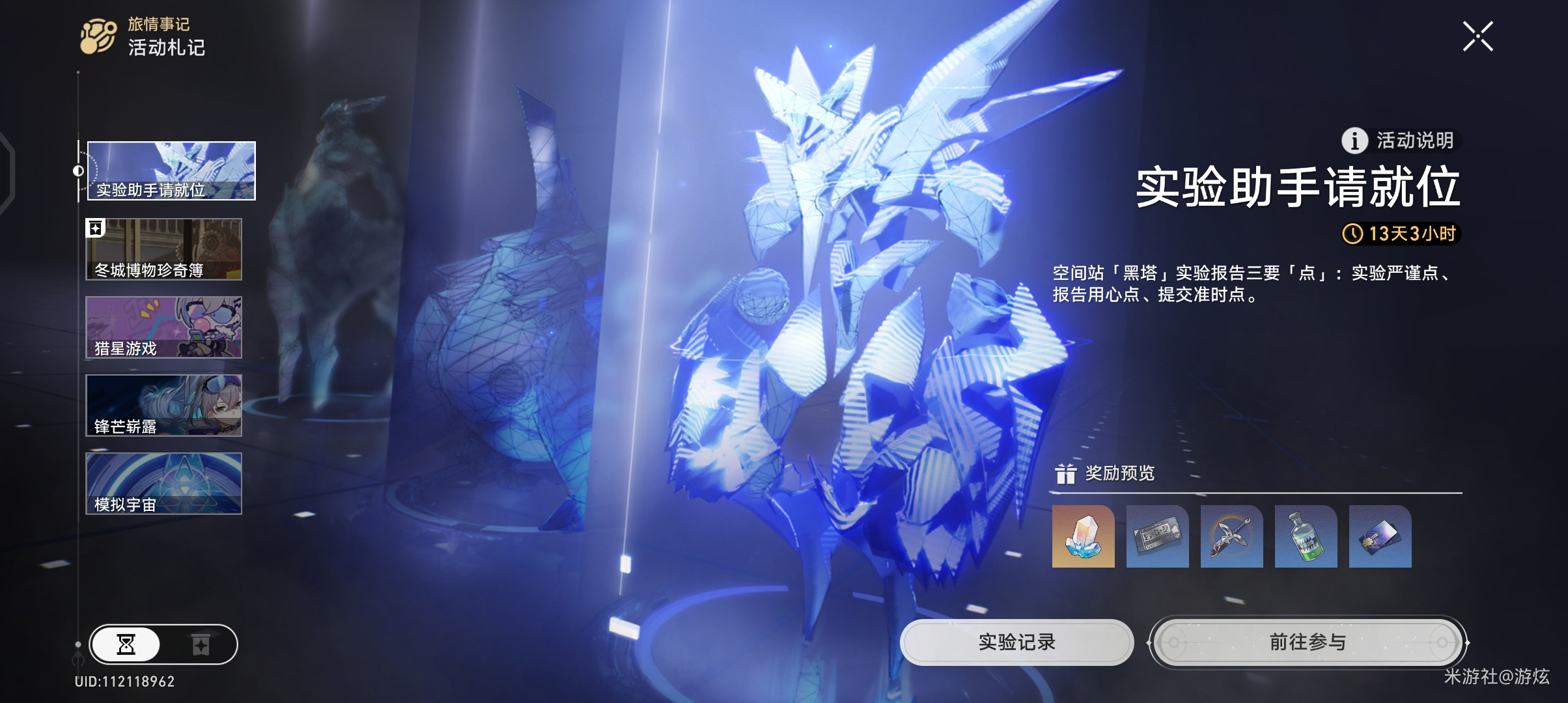1568x703 pixels.
Task: View the weapon material reward icon
Action: click(x=1231, y=536)
